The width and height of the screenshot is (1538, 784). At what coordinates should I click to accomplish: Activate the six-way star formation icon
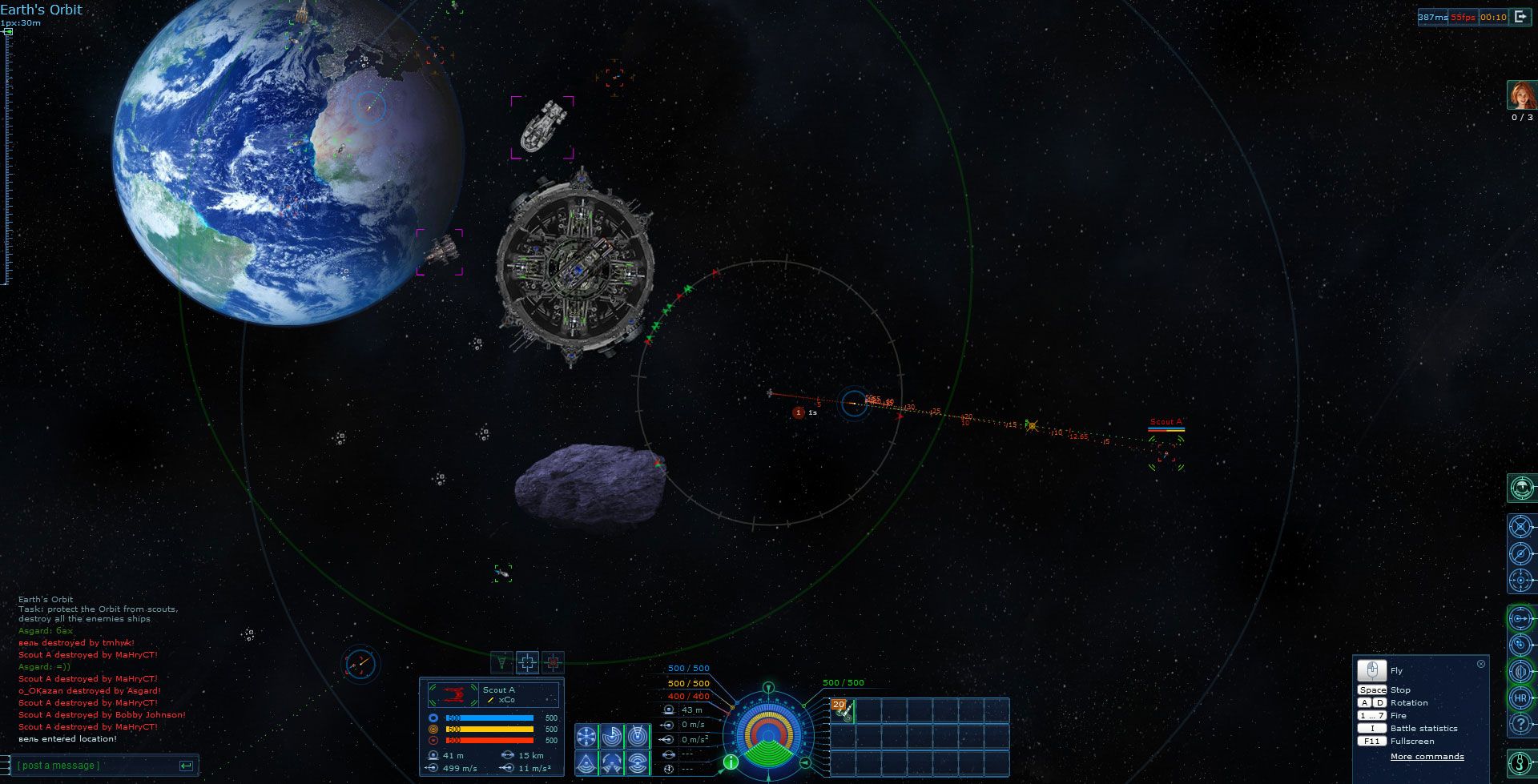tap(587, 737)
